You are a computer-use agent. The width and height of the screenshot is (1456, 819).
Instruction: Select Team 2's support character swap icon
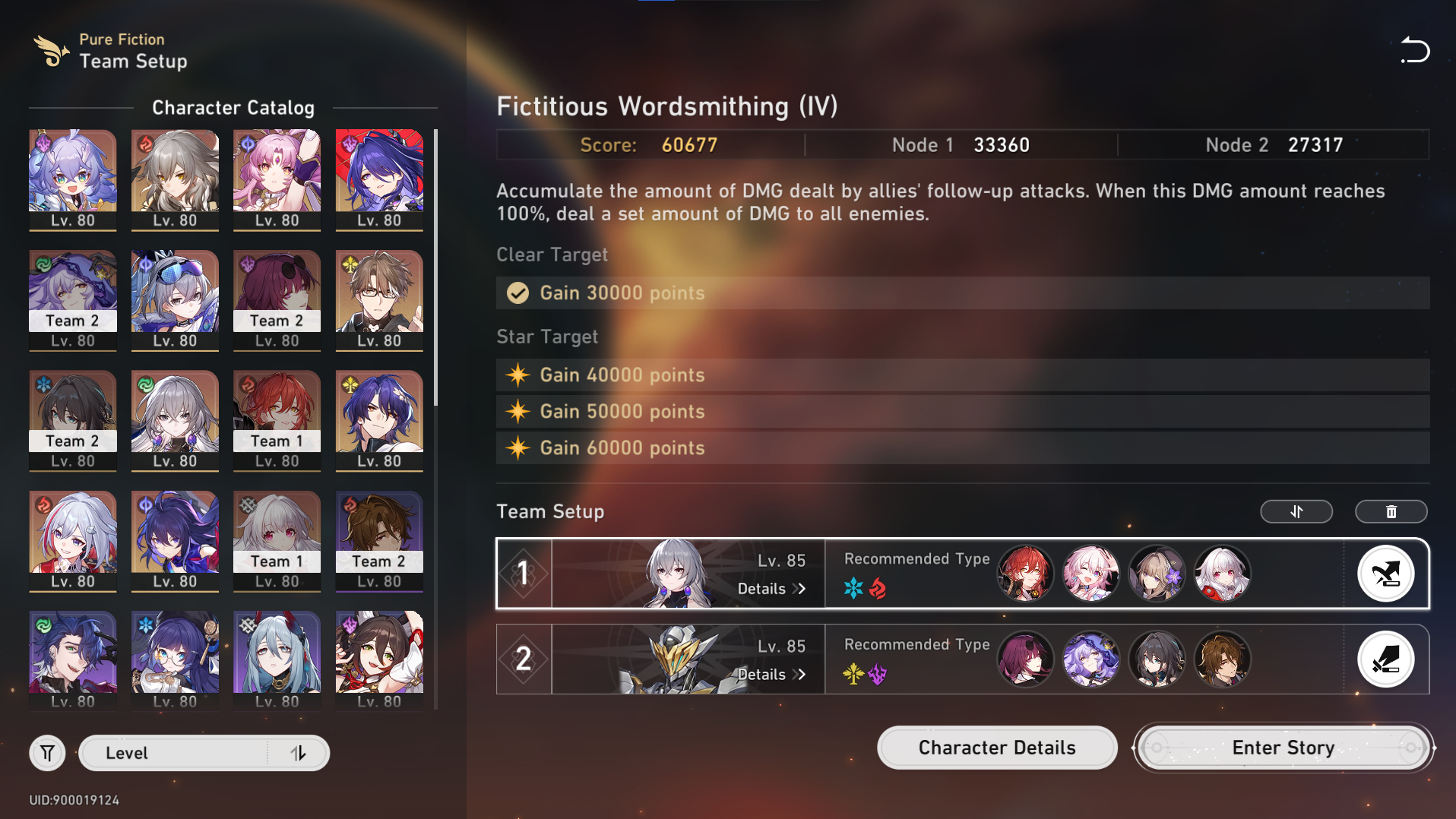tap(1386, 659)
